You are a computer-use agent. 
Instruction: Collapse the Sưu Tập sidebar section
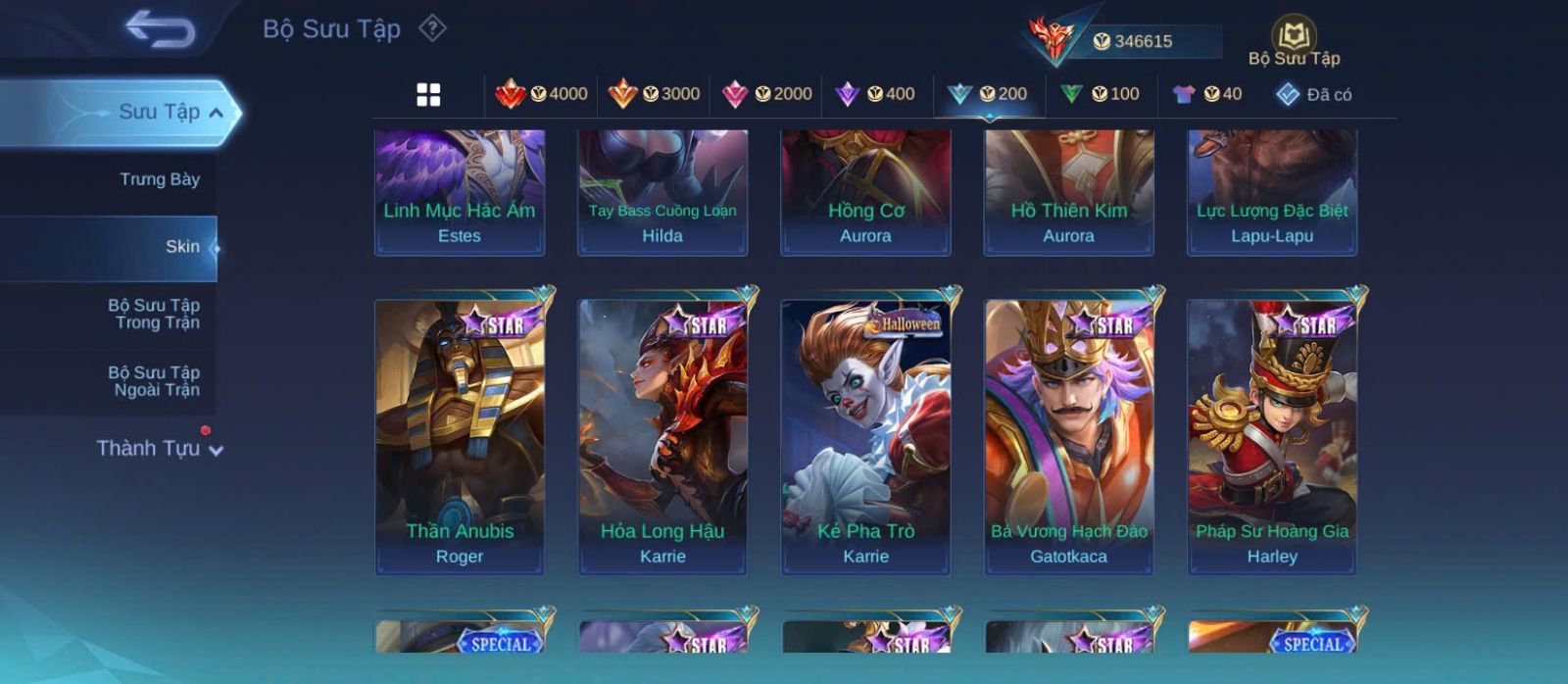(x=215, y=113)
